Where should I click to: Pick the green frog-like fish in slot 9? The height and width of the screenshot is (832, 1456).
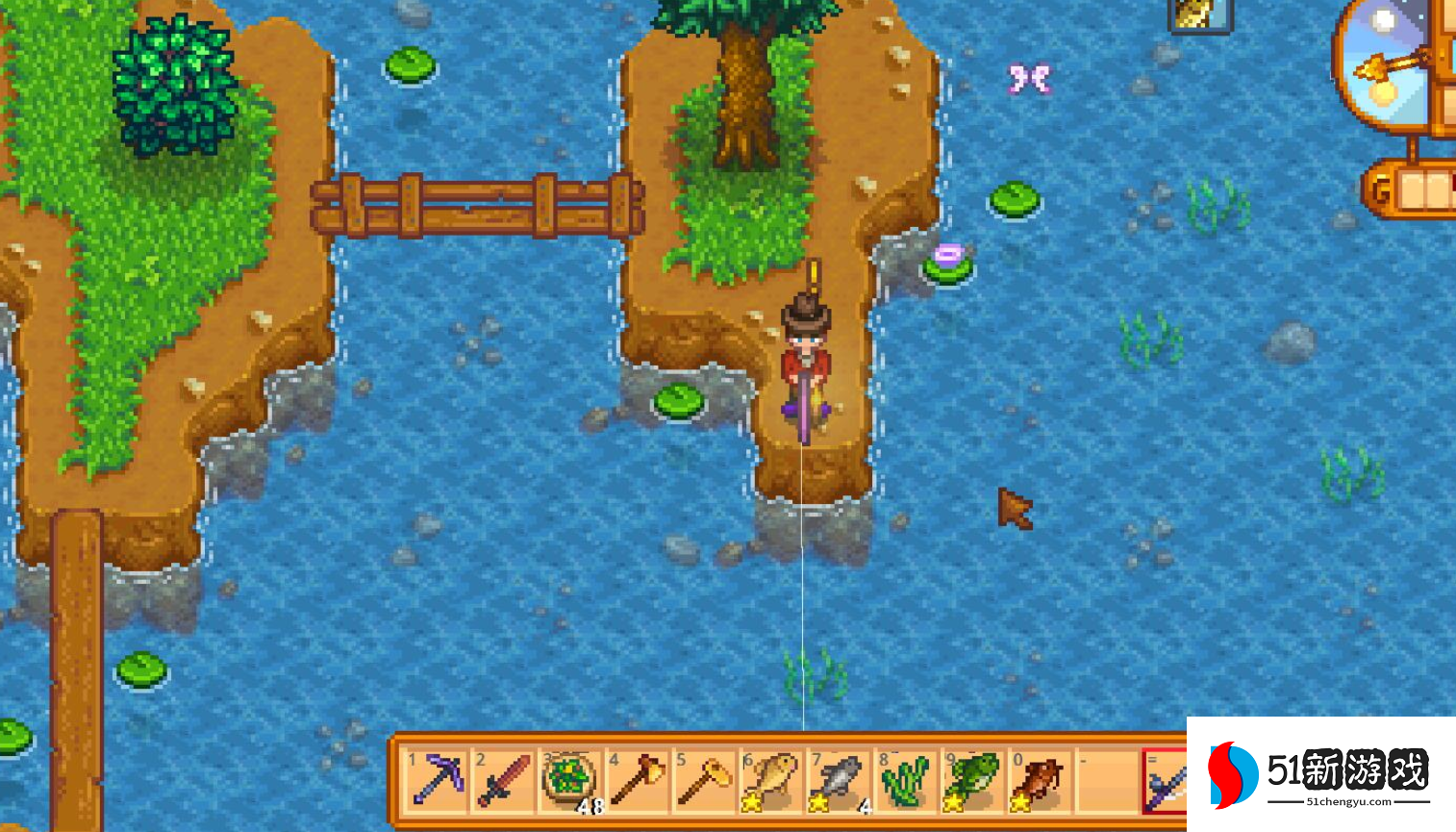[972, 780]
